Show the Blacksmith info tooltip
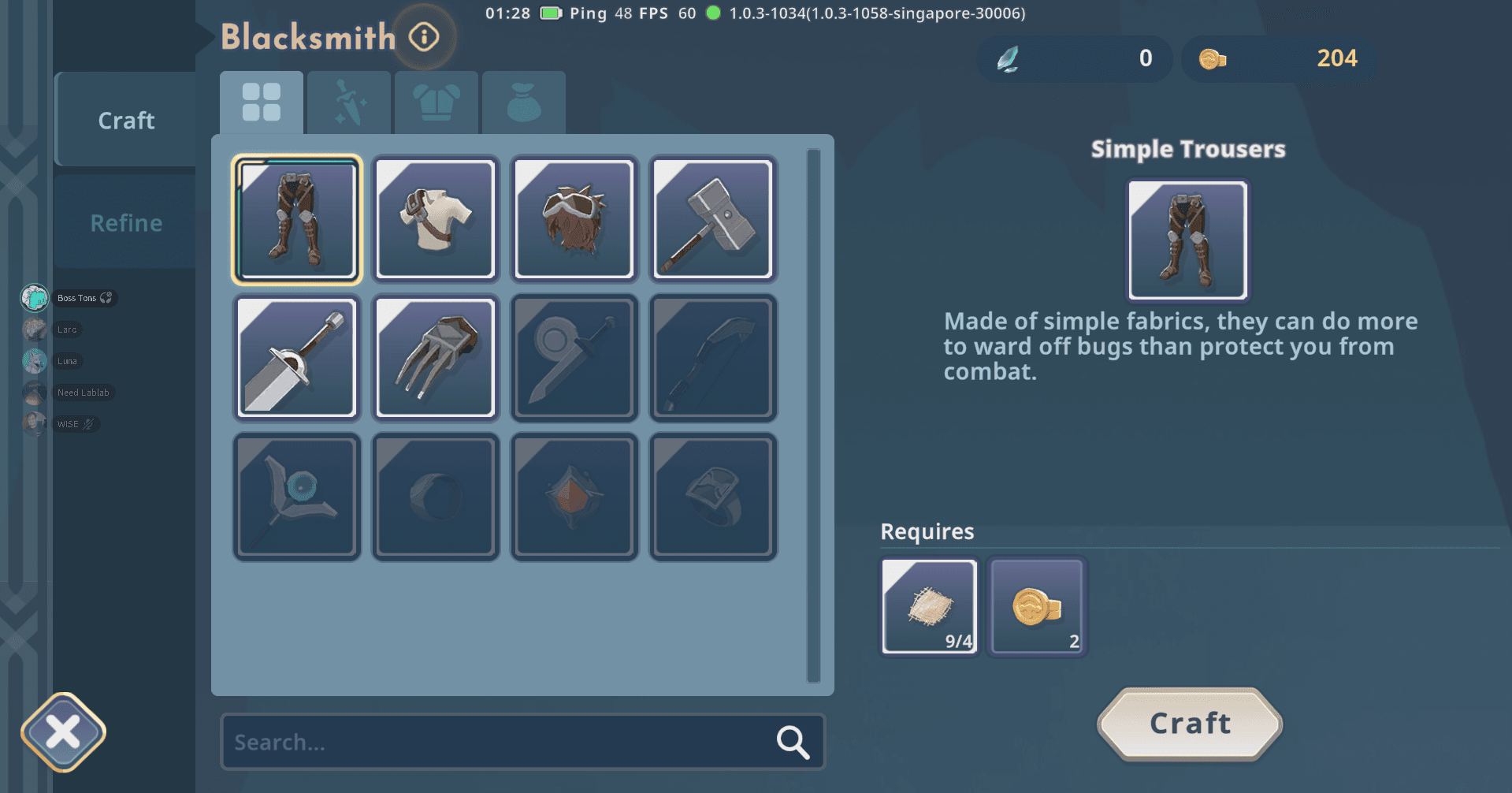1512x793 pixels. coord(424,37)
